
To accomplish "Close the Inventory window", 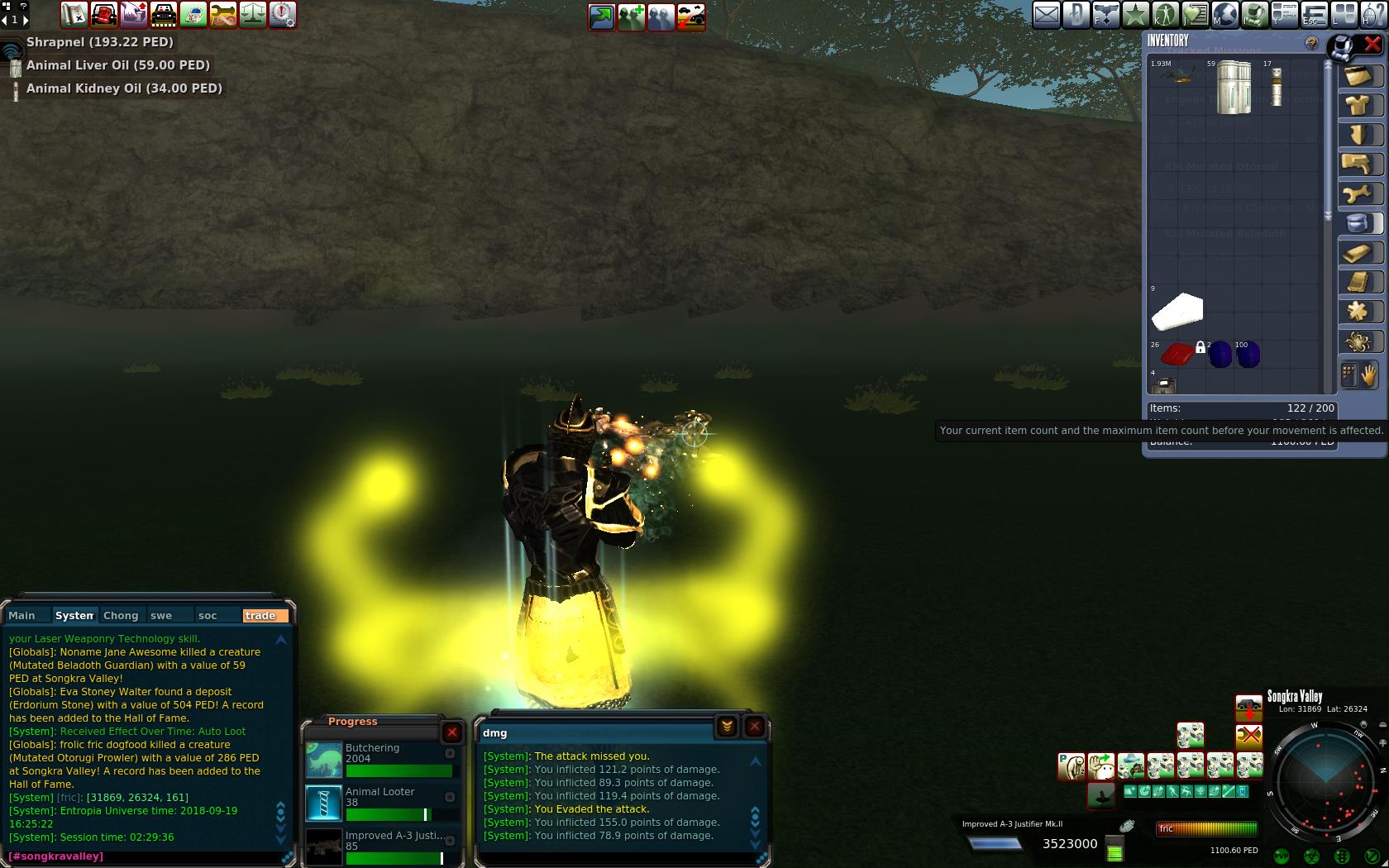I will [1372, 44].
